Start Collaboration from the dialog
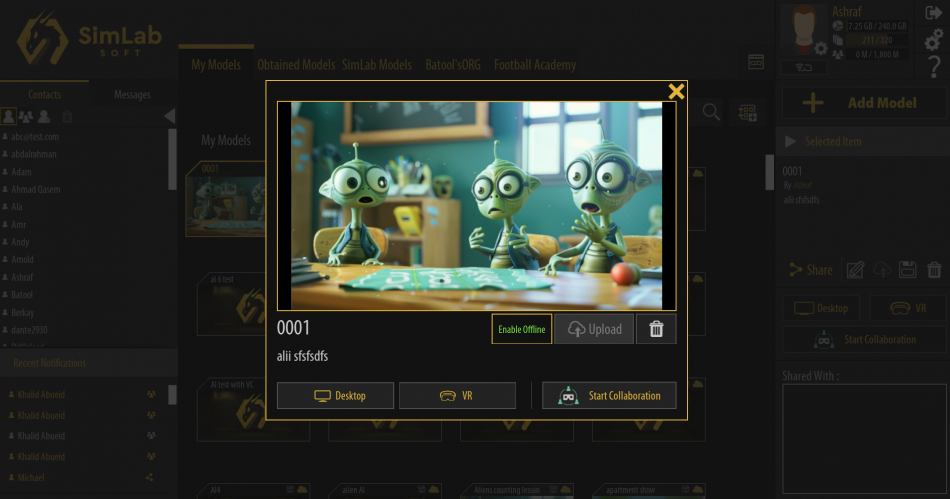The image size is (950, 499). point(609,396)
